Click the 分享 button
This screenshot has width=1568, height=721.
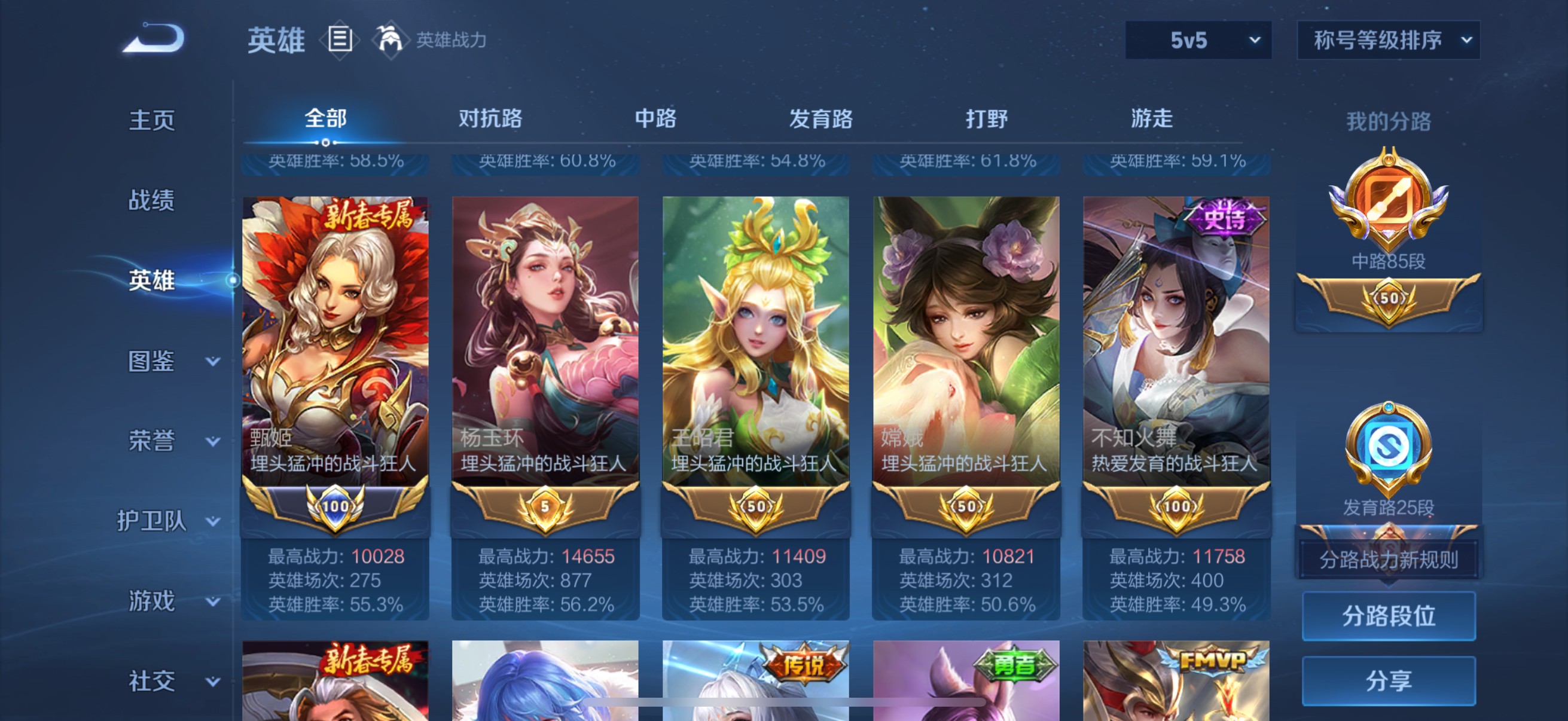1390,681
